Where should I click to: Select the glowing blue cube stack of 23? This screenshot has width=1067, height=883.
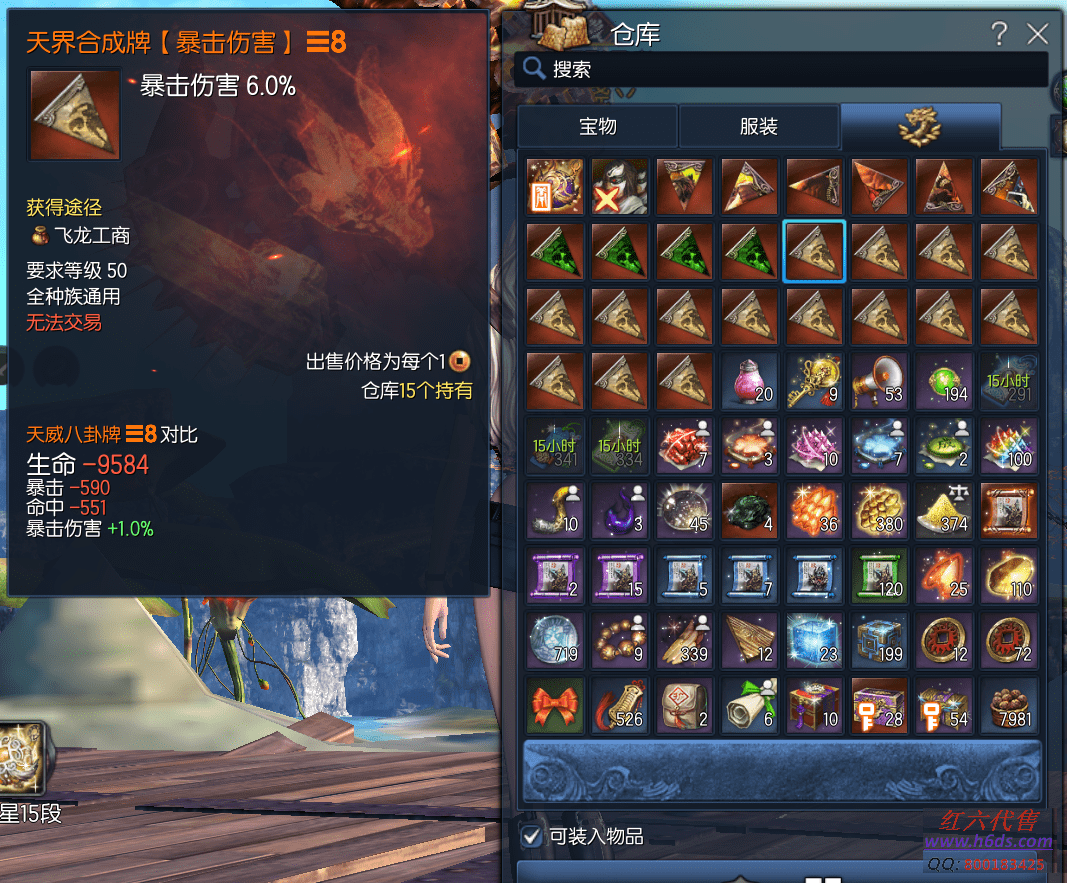pos(814,641)
